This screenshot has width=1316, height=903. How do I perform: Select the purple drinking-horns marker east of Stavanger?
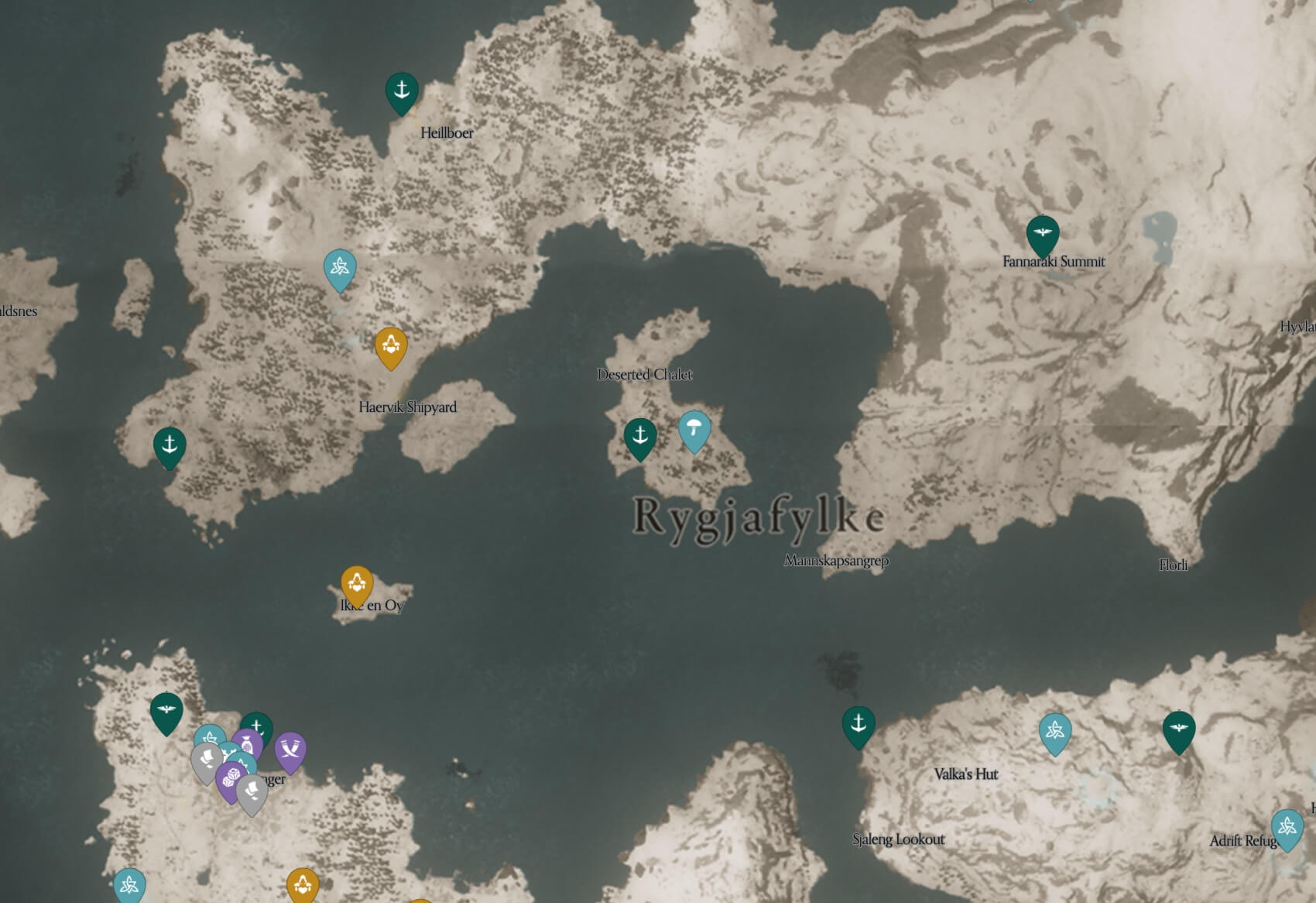[x=290, y=749]
